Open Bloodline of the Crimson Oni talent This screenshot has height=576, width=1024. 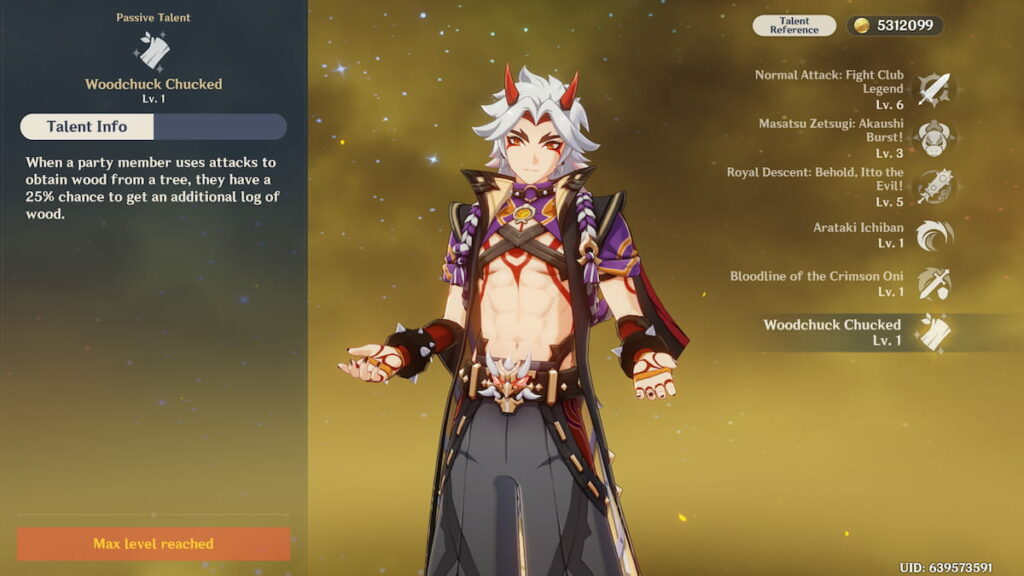934,283
